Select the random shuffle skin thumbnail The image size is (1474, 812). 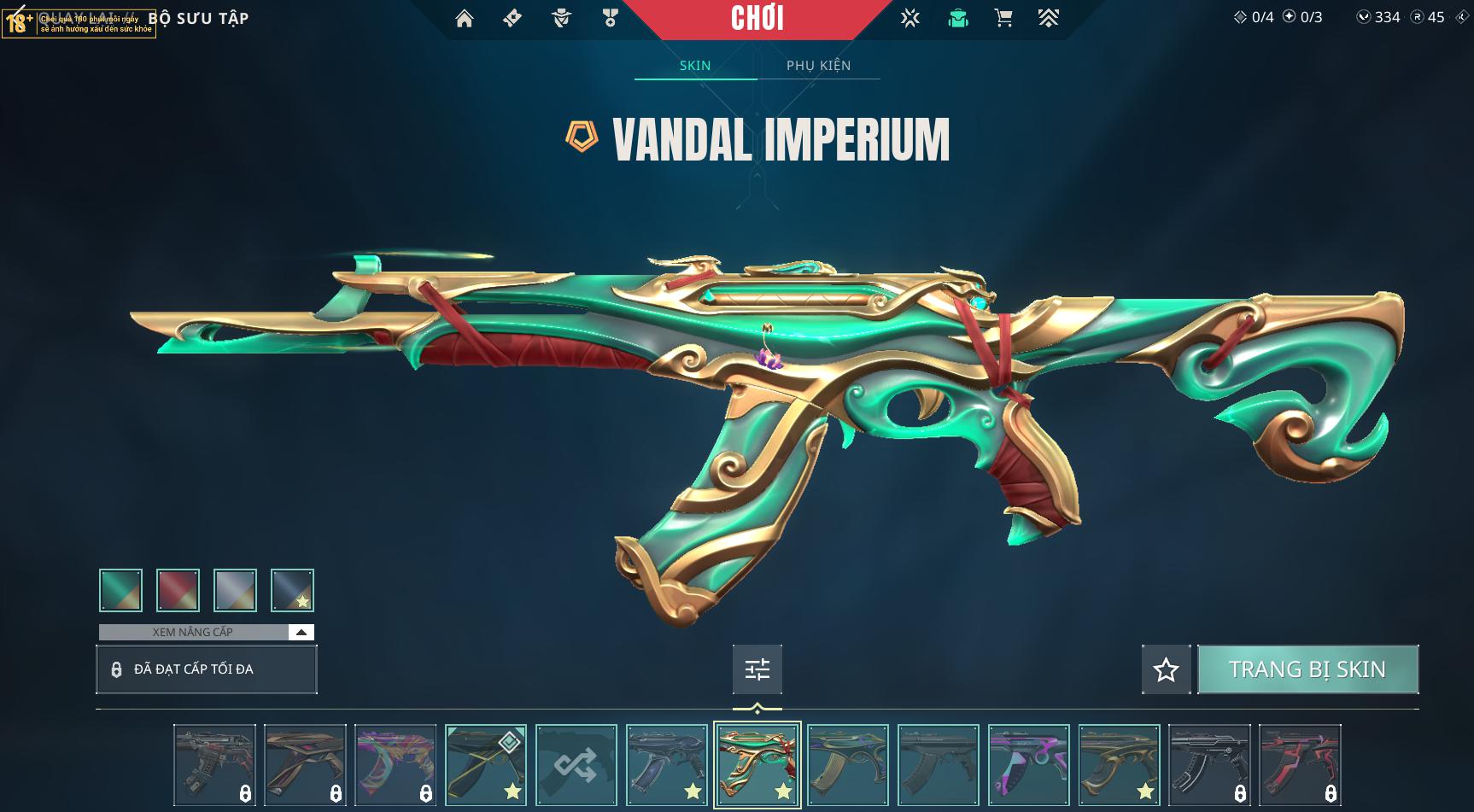576,764
